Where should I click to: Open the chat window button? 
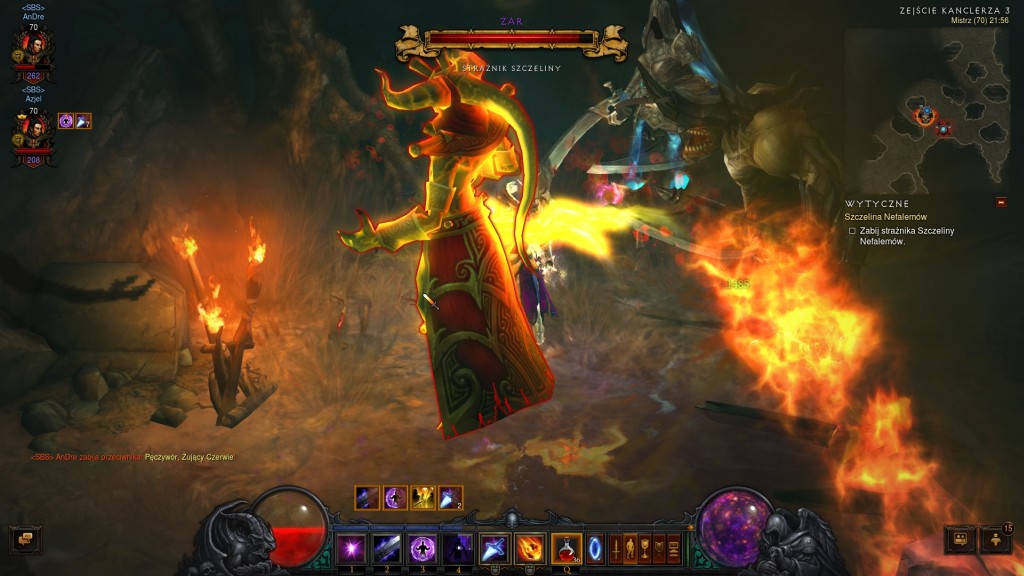[22, 540]
